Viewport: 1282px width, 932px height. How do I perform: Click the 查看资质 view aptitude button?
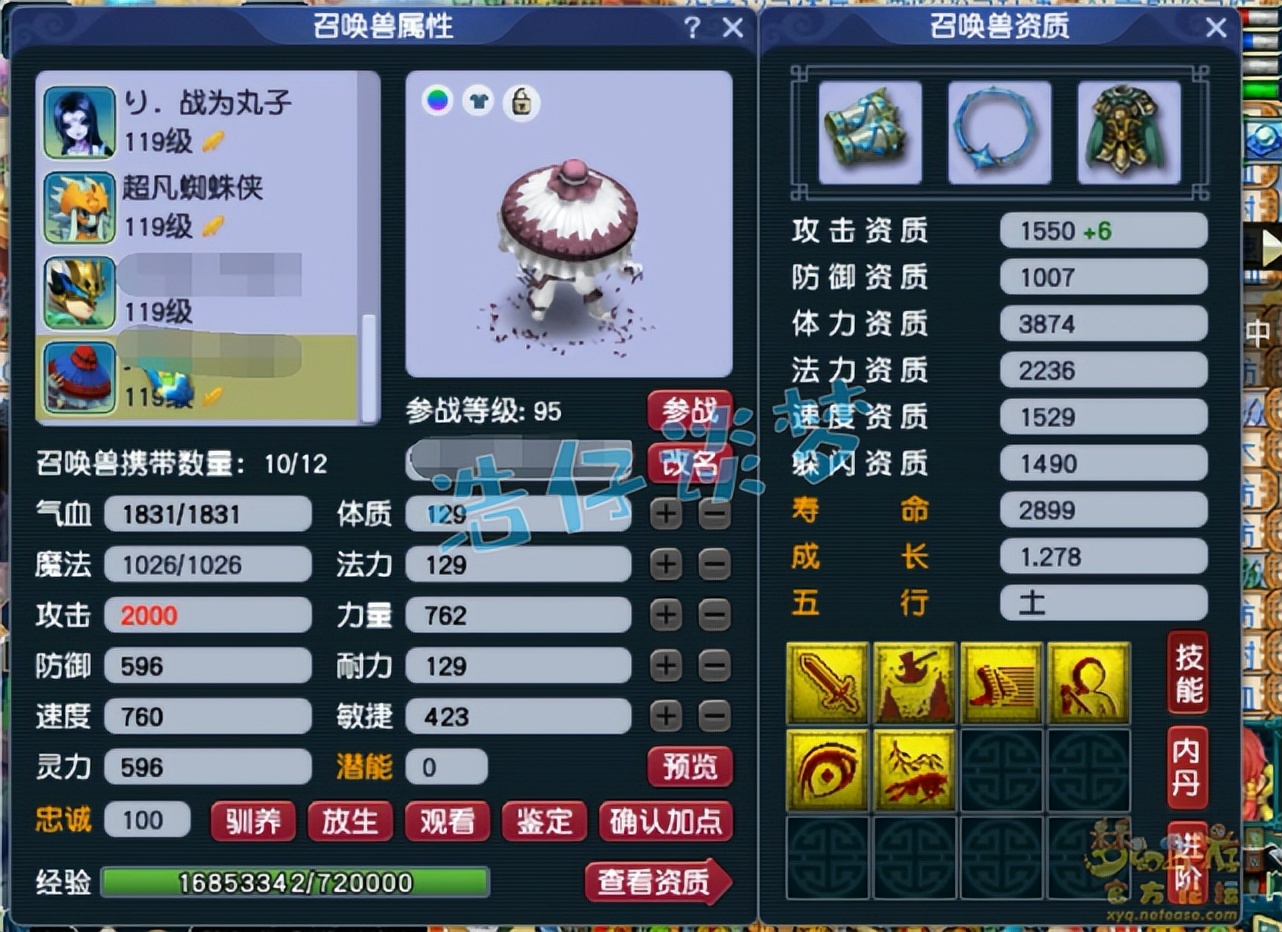(655, 881)
